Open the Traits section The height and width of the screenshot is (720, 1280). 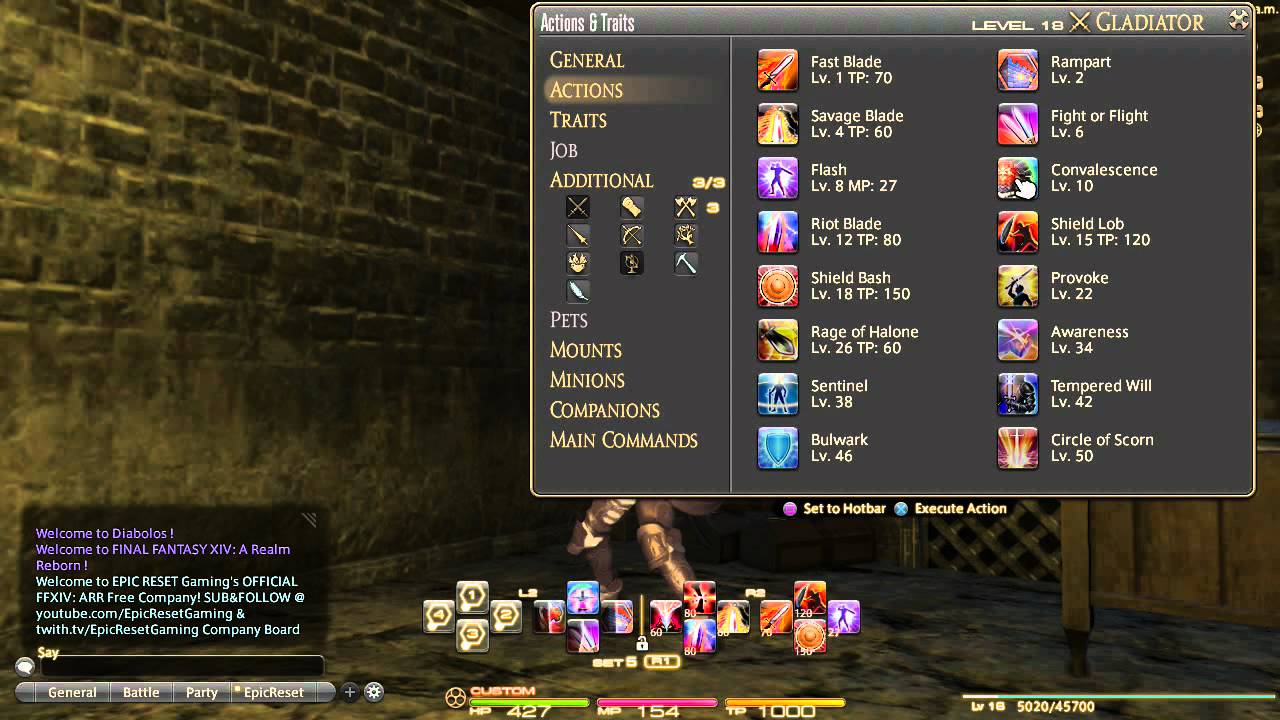(x=577, y=120)
